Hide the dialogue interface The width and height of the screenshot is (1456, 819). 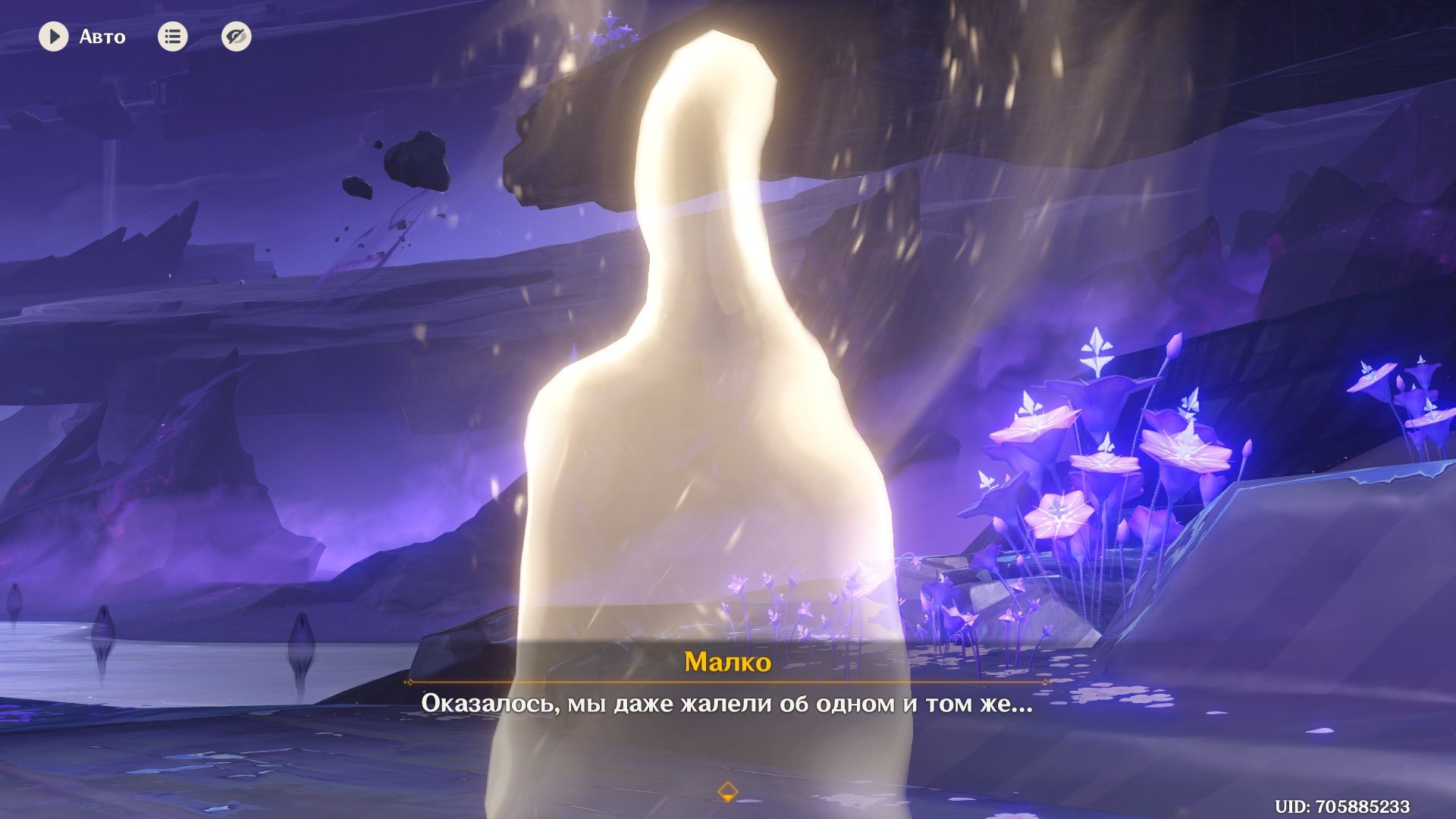point(236,36)
